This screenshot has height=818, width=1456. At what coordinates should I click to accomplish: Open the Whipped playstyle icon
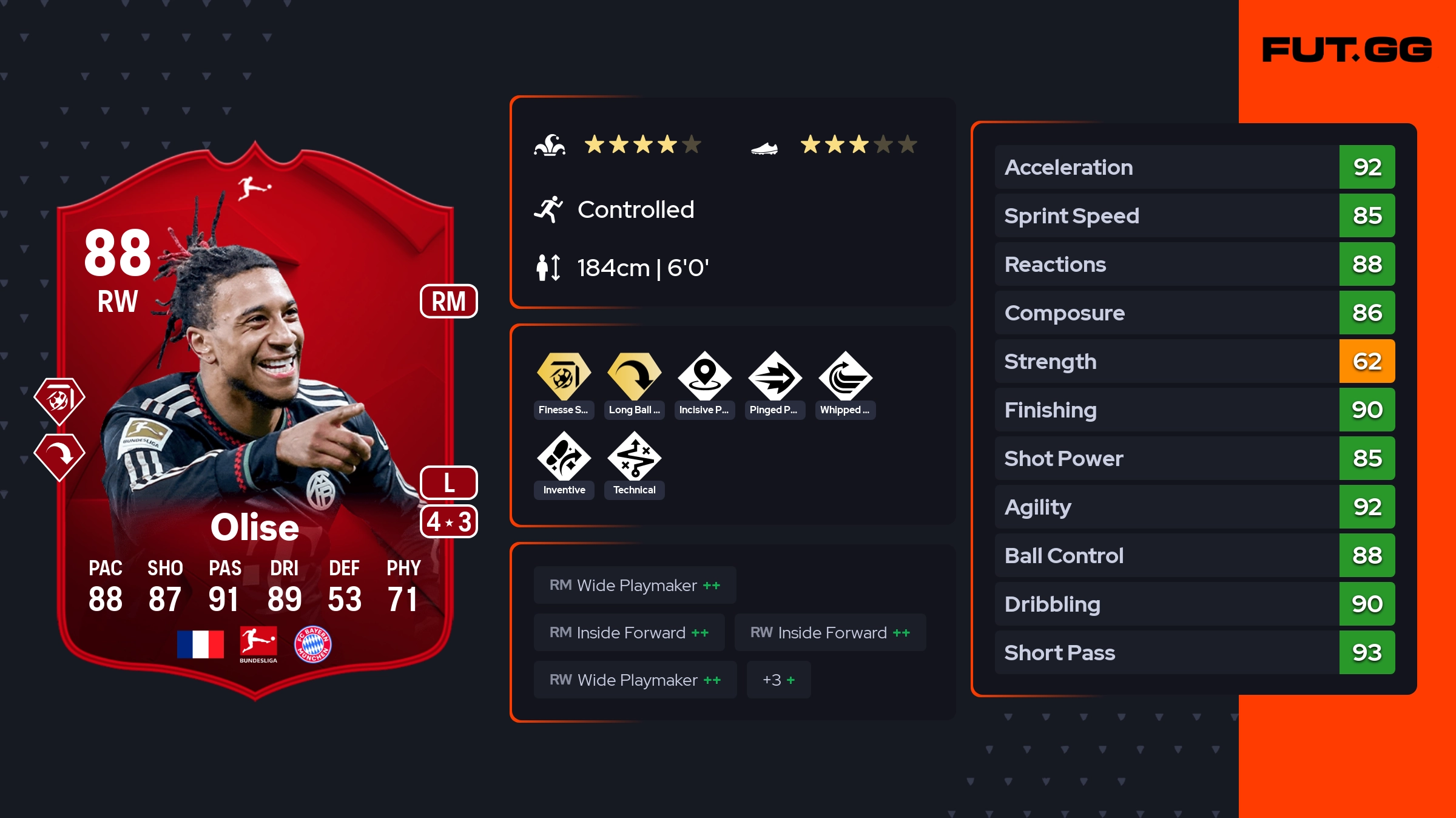(x=845, y=377)
